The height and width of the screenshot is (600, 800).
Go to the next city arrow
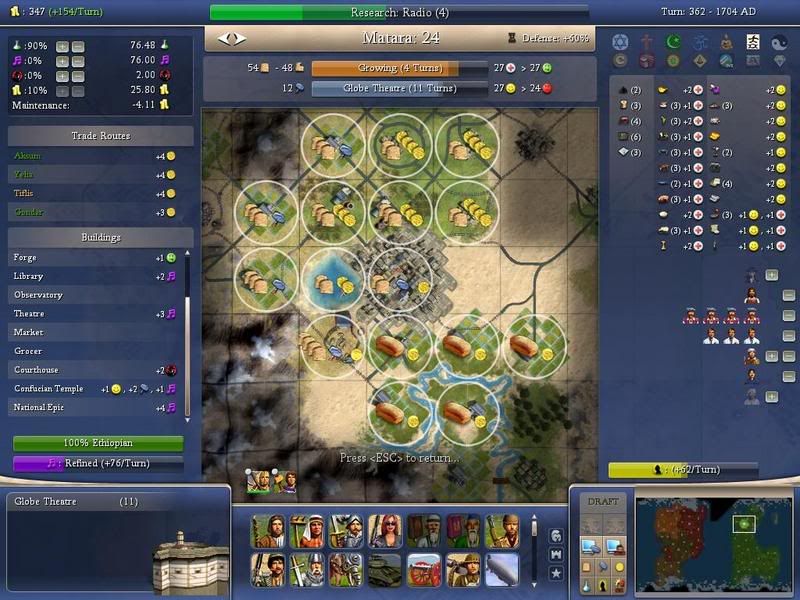(x=238, y=39)
